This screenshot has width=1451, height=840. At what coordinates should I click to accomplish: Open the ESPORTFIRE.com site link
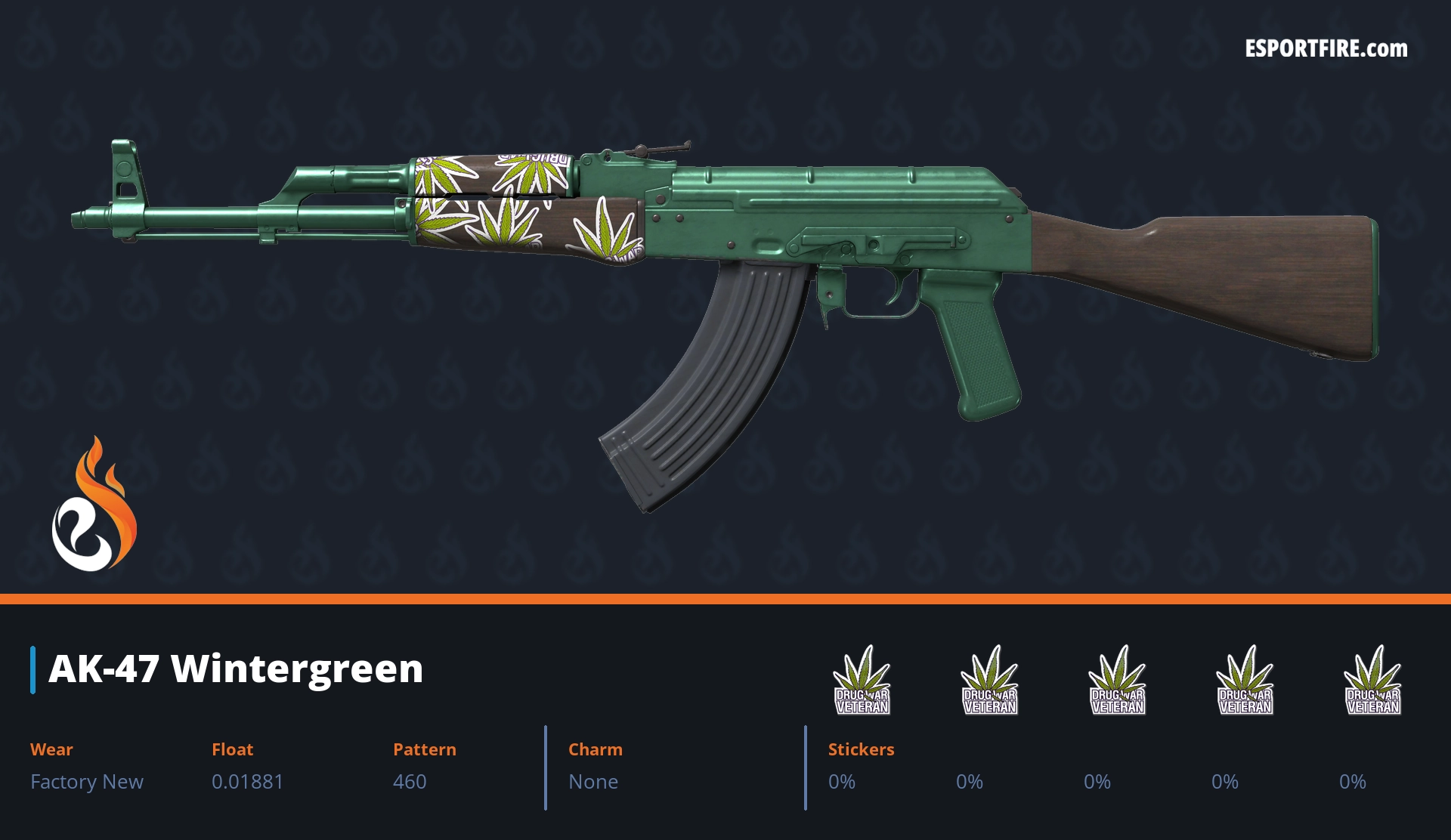point(1326,49)
